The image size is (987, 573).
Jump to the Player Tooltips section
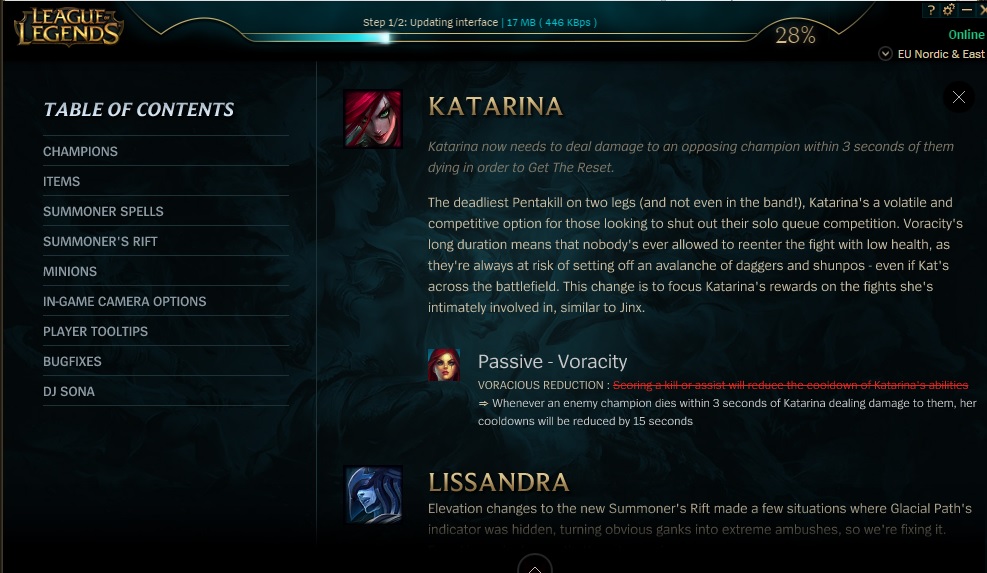tap(95, 331)
